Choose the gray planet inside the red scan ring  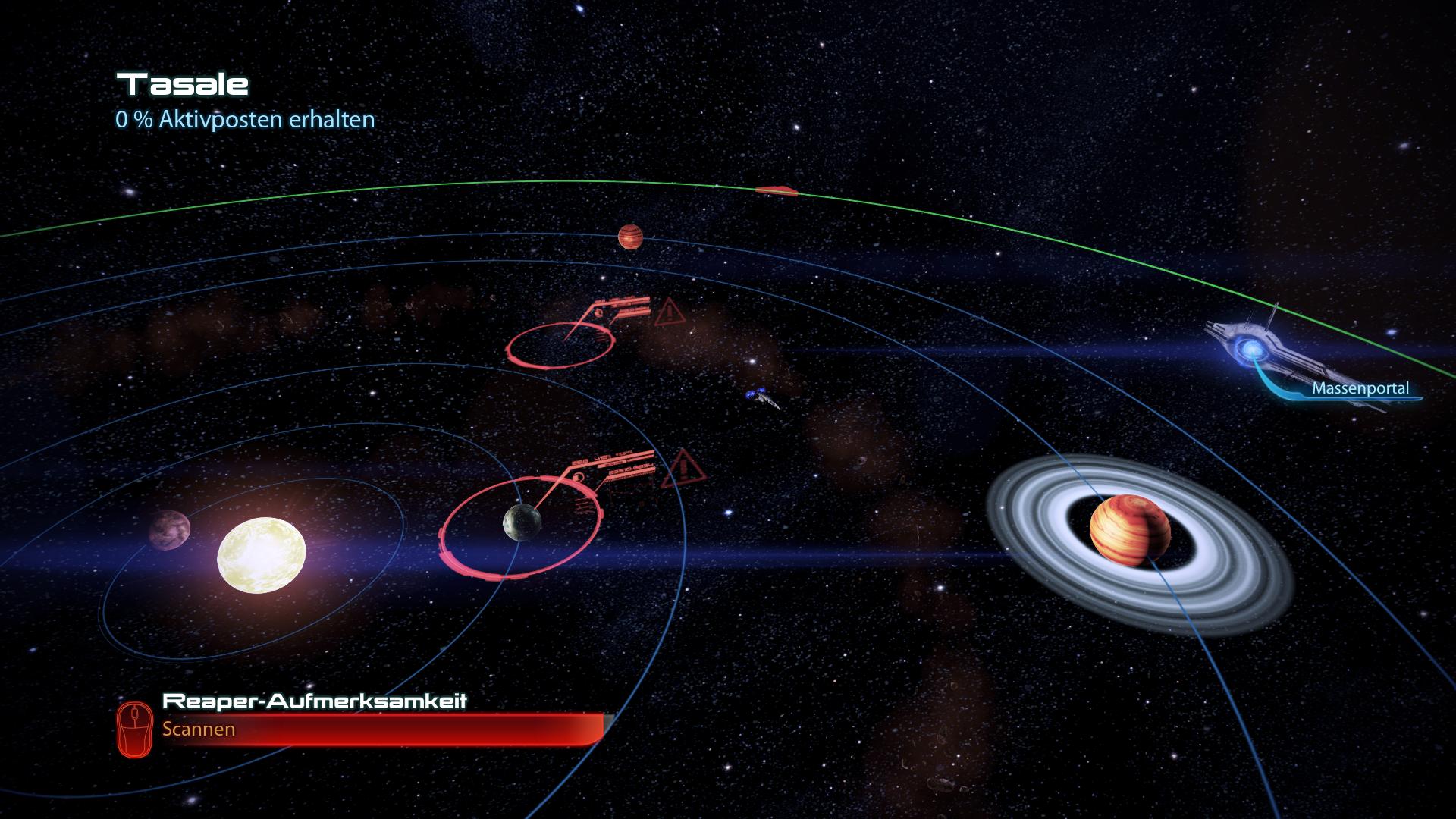tap(522, 522)
